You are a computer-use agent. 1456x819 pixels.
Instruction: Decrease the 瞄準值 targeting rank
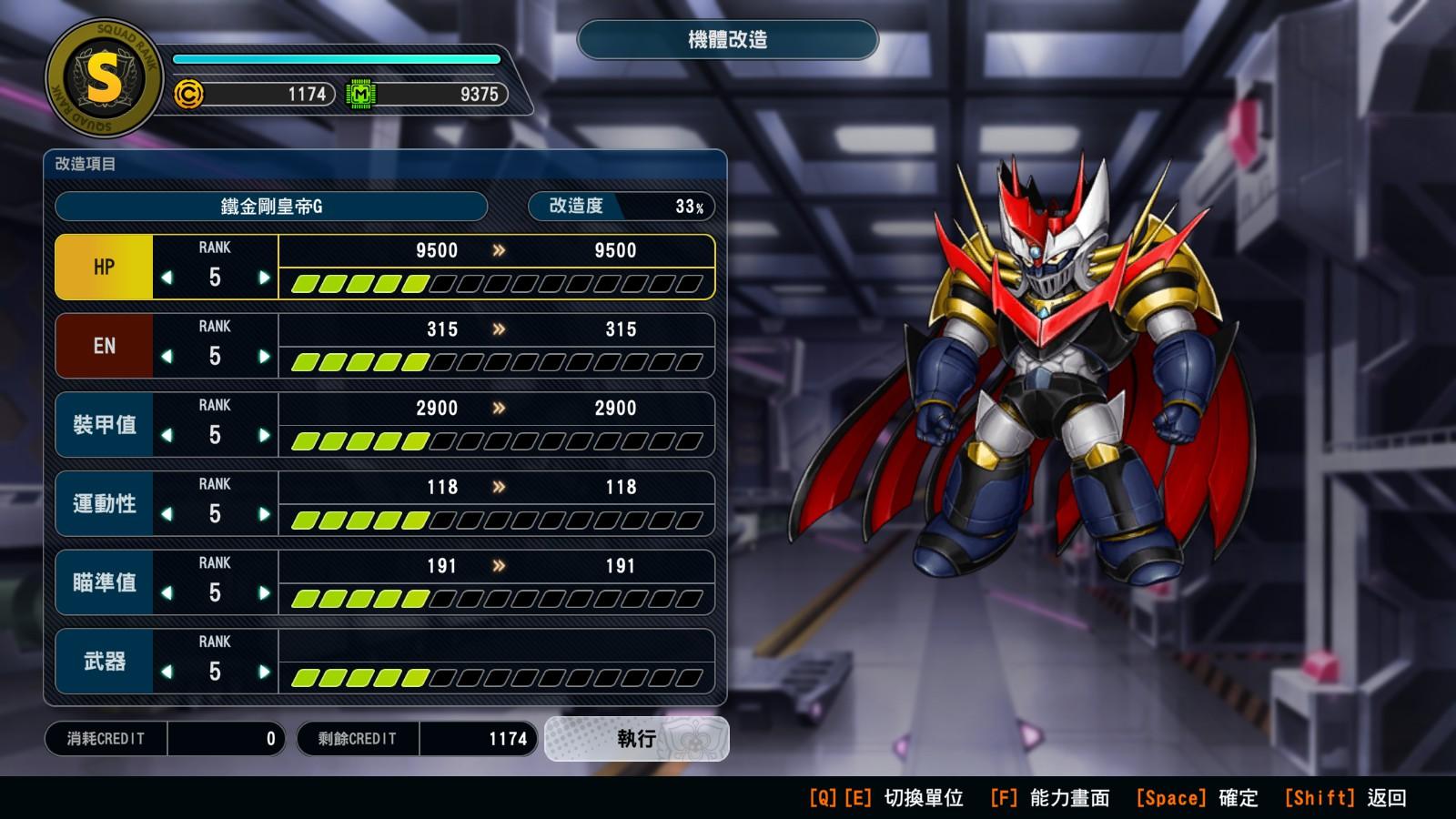pos(167,593)
